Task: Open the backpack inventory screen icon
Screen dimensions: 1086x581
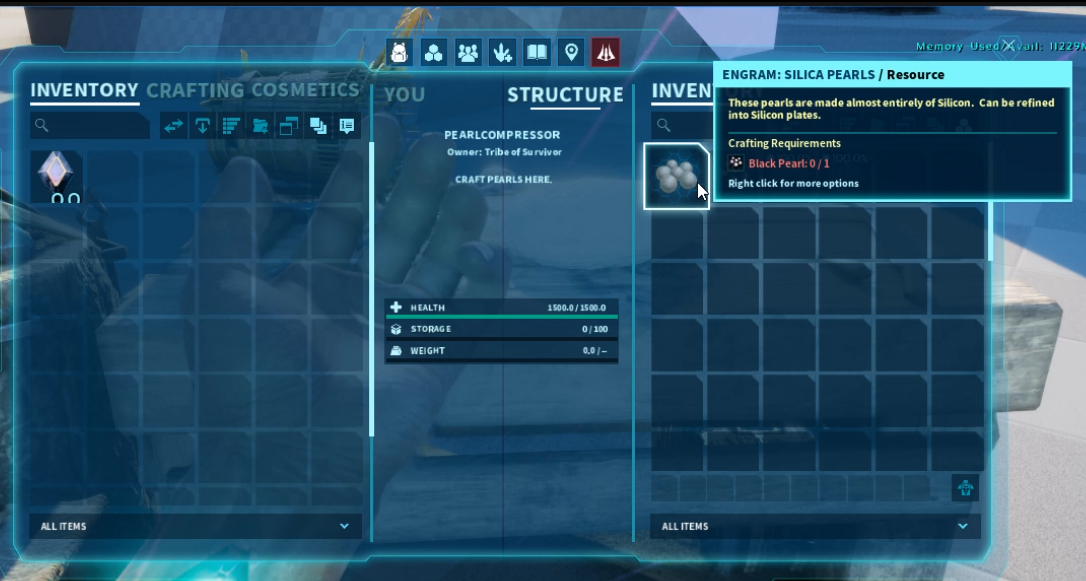Action: point(399,52)
